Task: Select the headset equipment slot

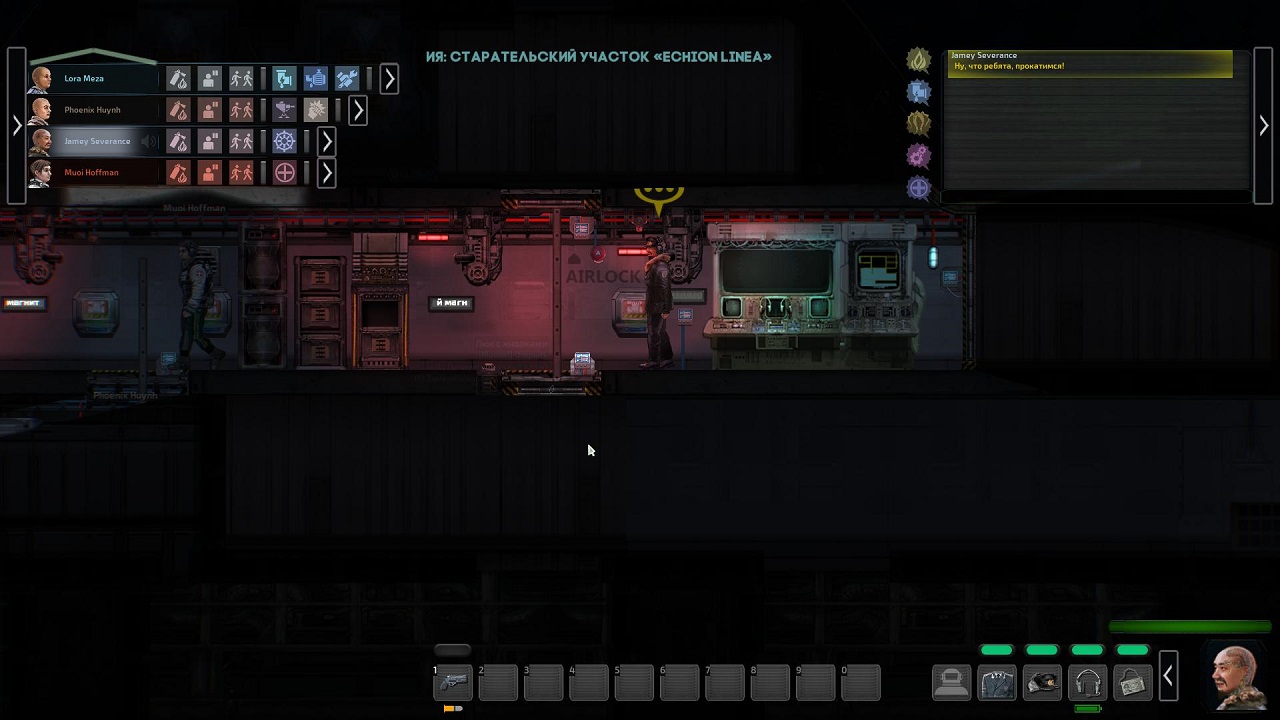Action: point(1087,683)
